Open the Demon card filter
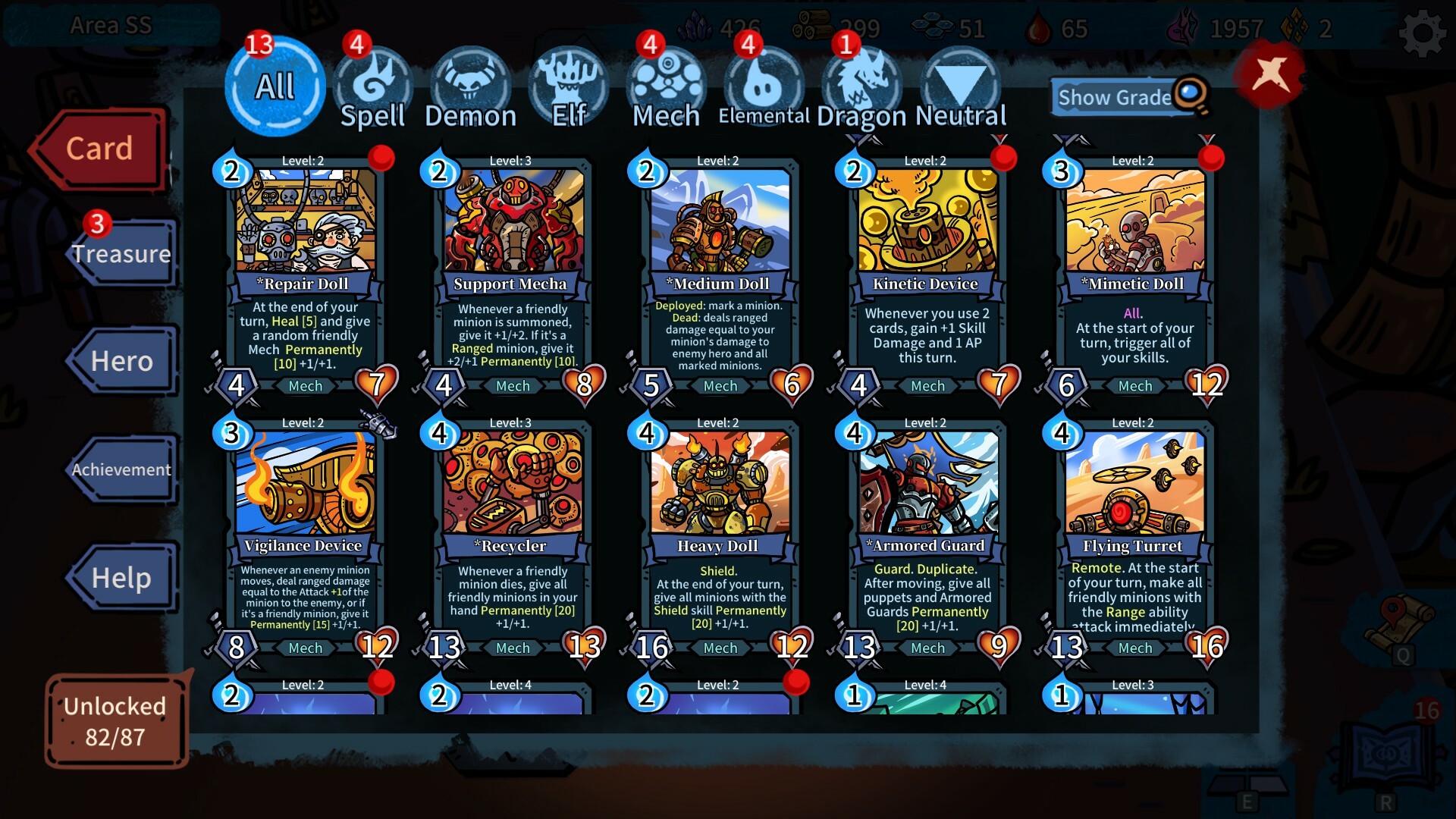The height and width of the screenshot is (819, 1456). point(471,83)
